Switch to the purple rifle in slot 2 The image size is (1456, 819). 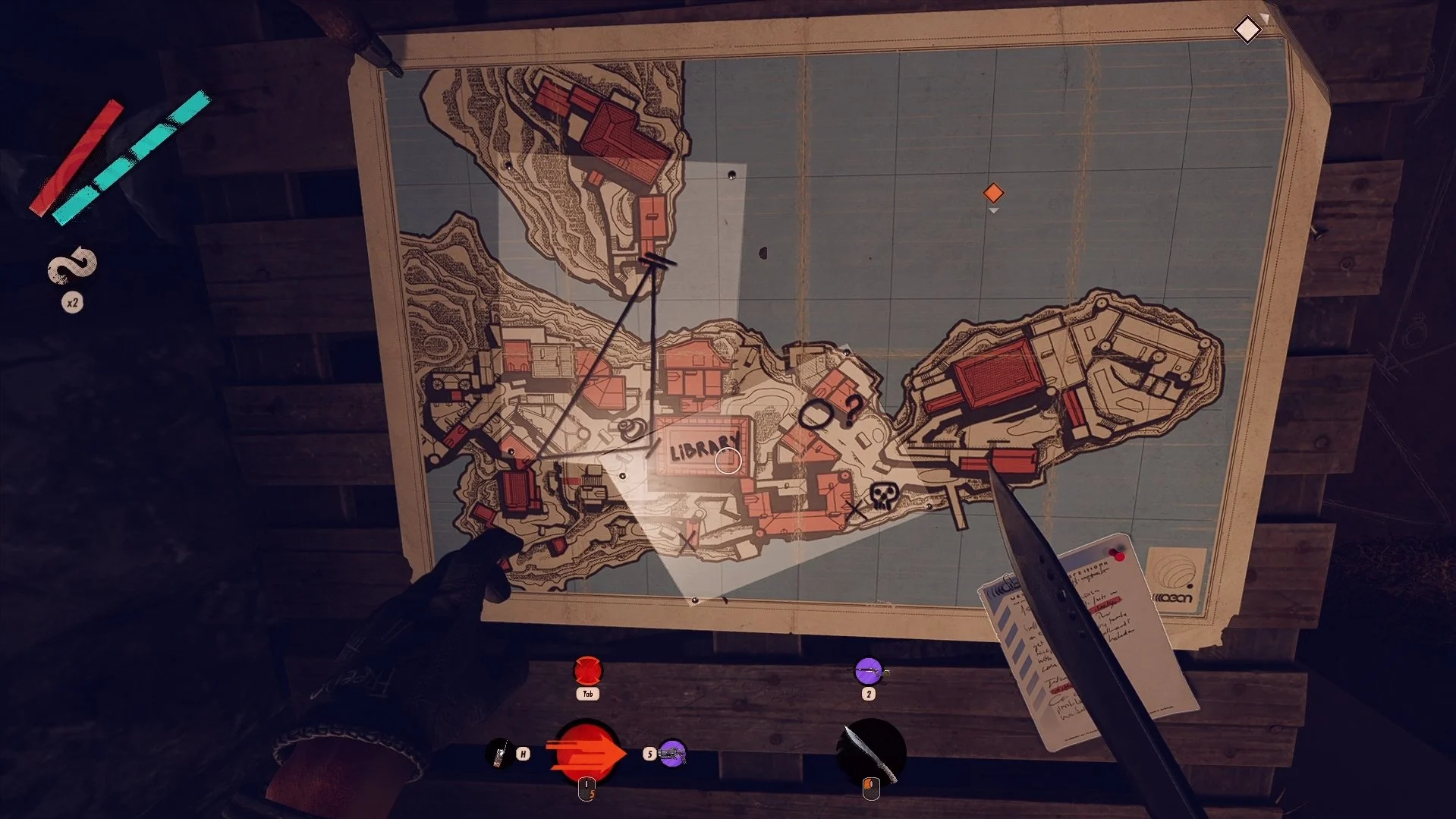pyautogui.click(x=869, y=671)
